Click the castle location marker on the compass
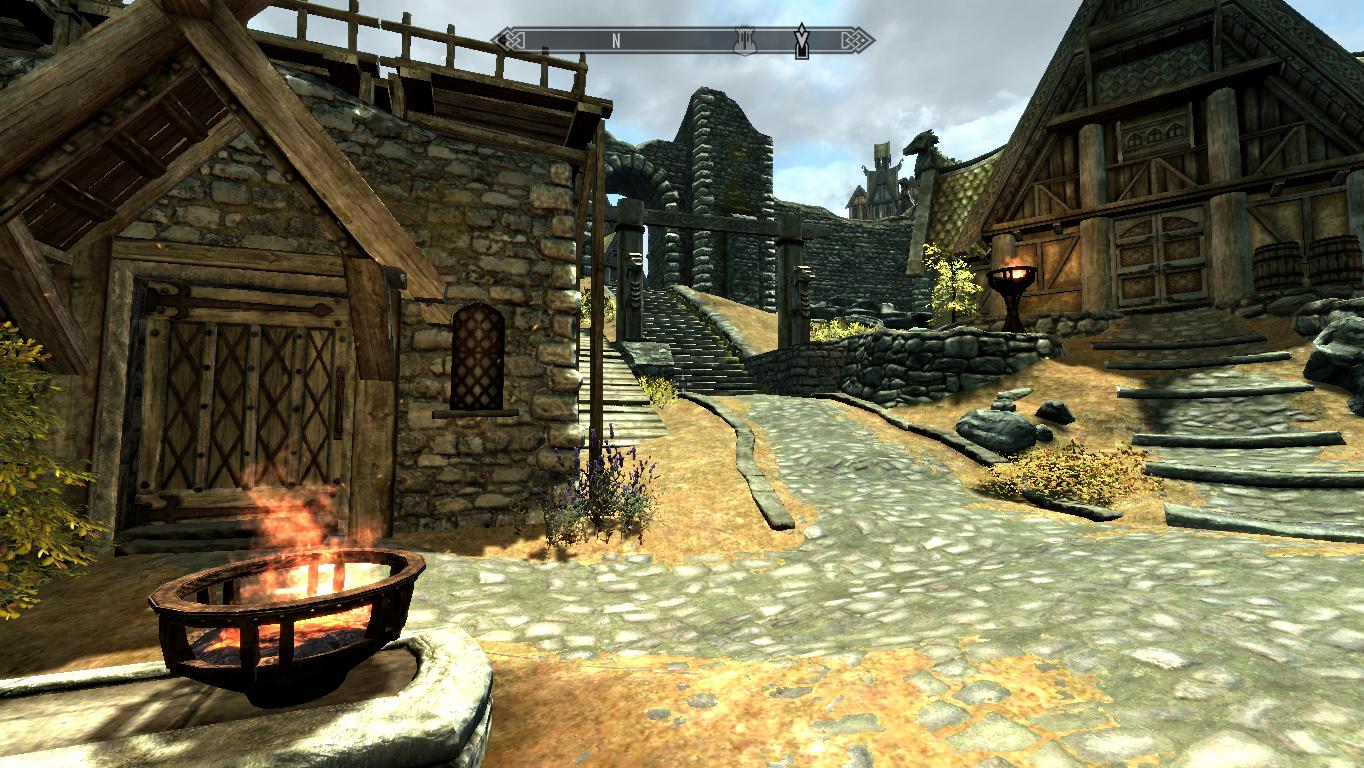The image size is (1364, 768). pyautogui.click(x=743, y=40)
